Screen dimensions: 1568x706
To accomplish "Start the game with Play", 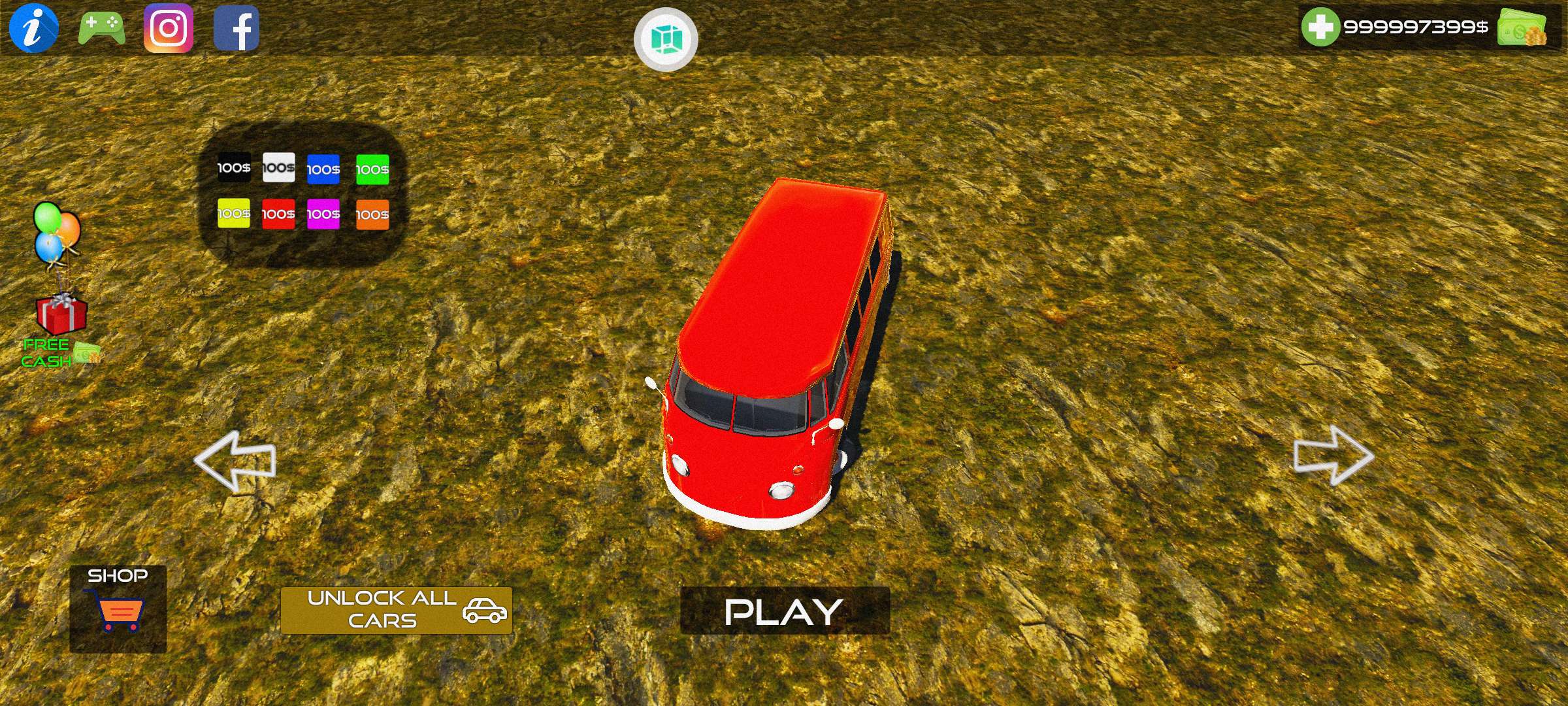I will pyautogui.click(x=785, y=611).
